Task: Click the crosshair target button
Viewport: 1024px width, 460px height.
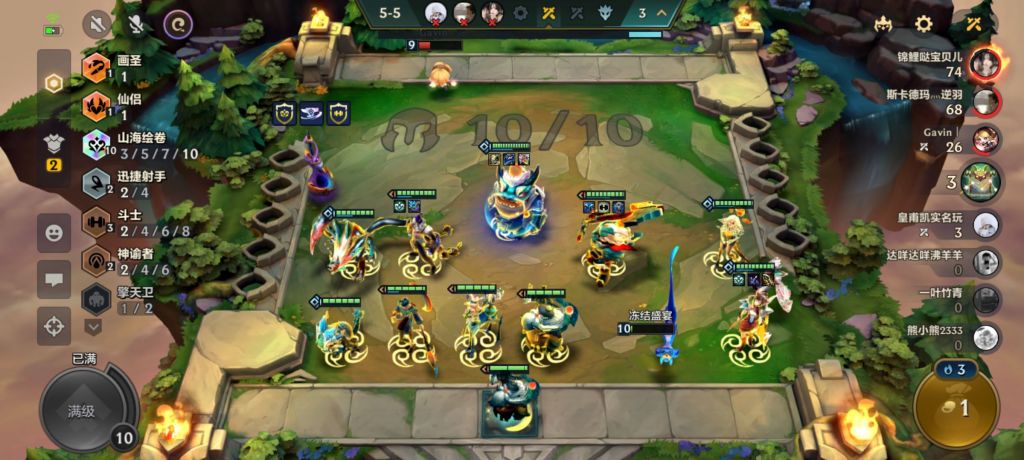Action: click(53, 326)
